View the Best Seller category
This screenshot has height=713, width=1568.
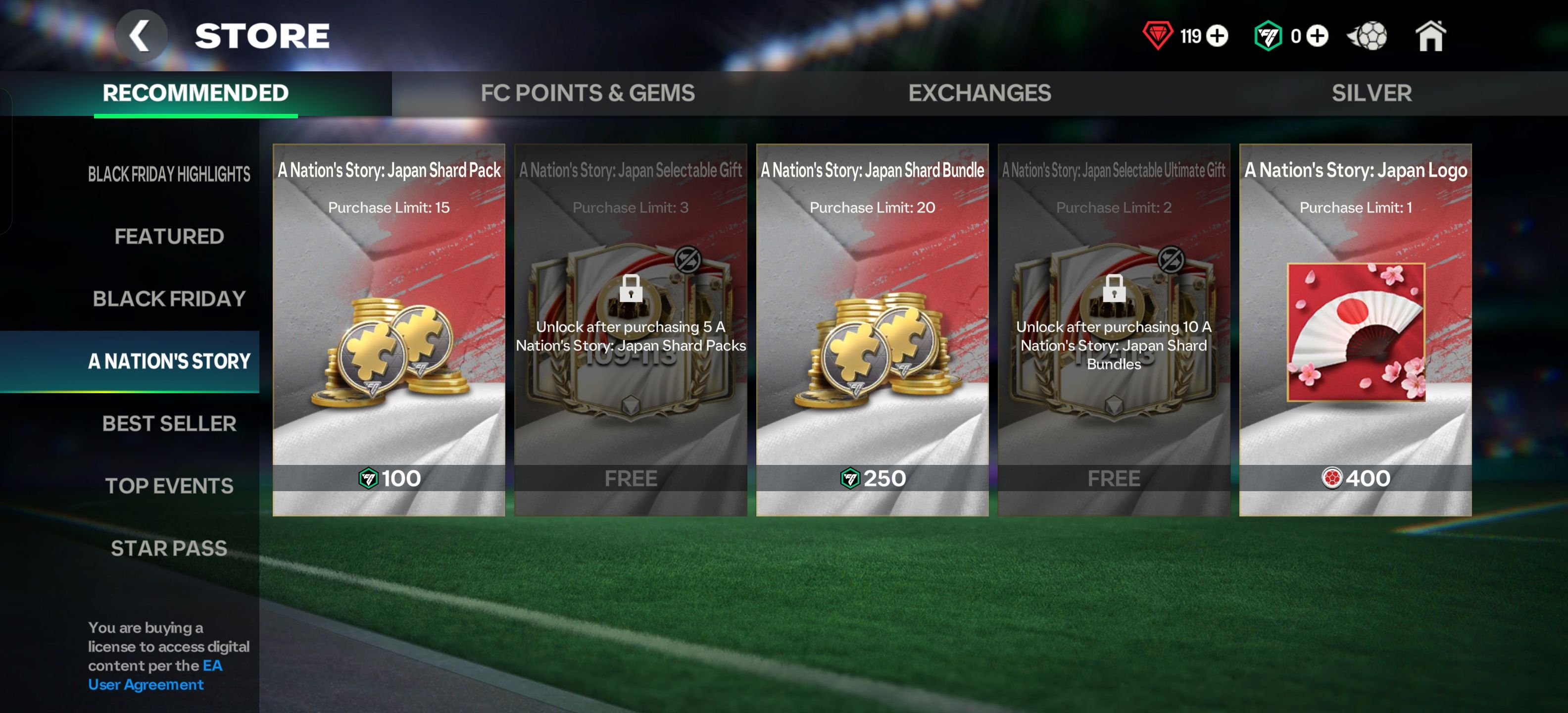[169, 423]
